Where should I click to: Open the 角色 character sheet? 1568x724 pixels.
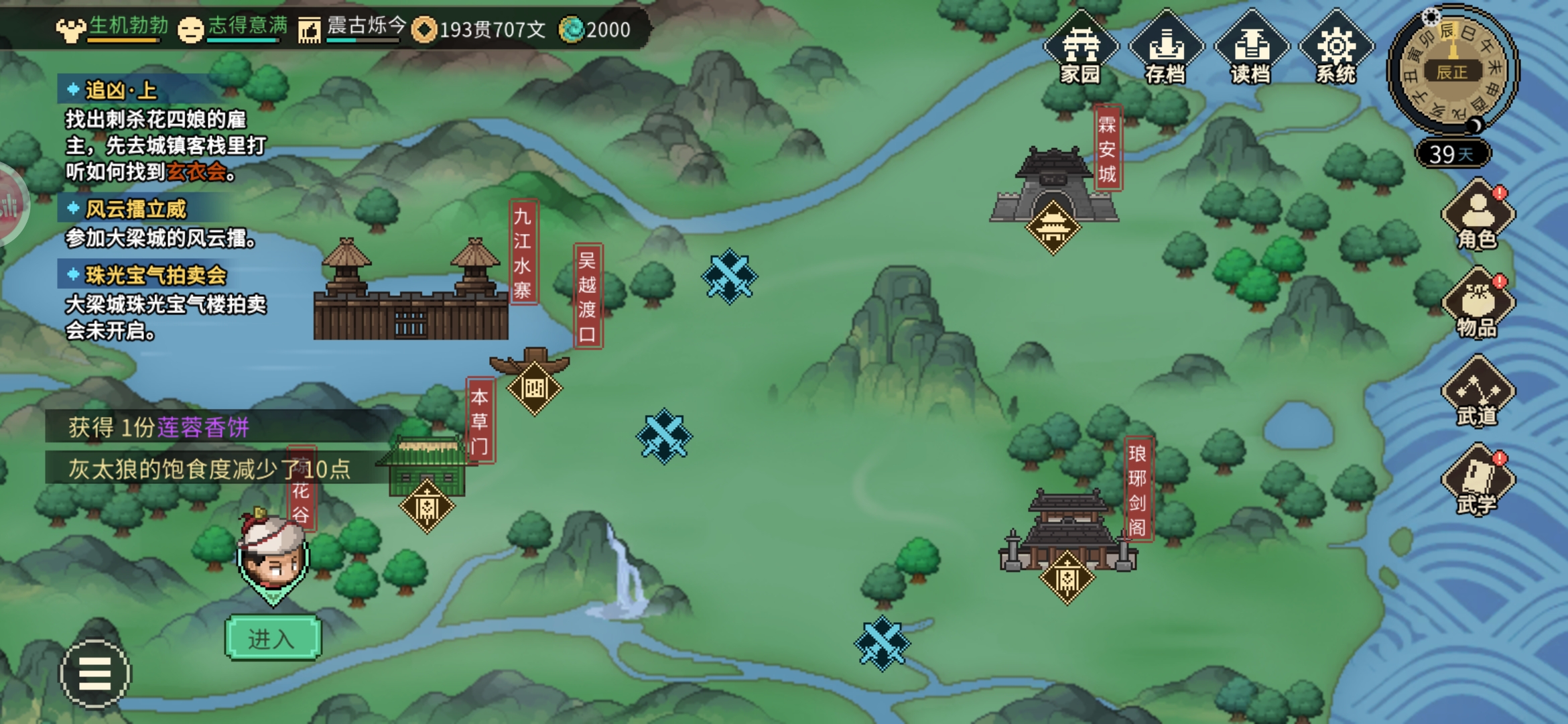(x=1478, y=216)
